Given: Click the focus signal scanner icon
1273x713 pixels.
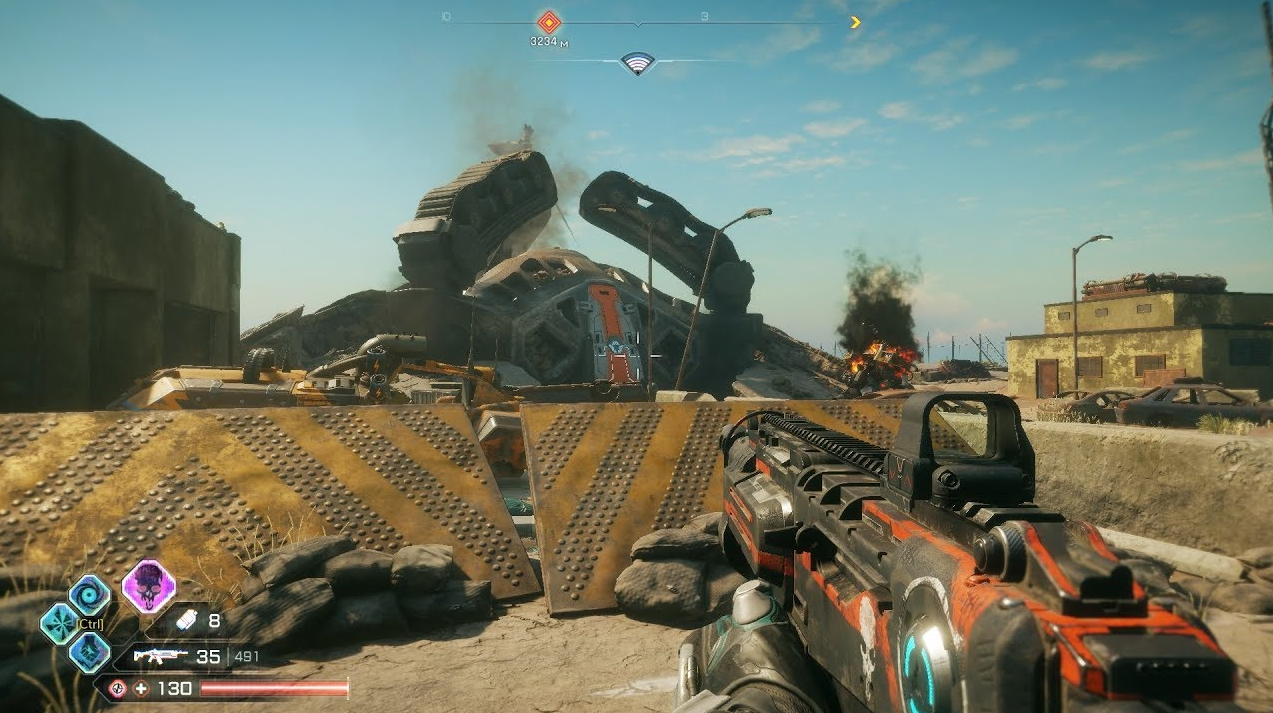Looking at the screenshot, I should 637,64.
